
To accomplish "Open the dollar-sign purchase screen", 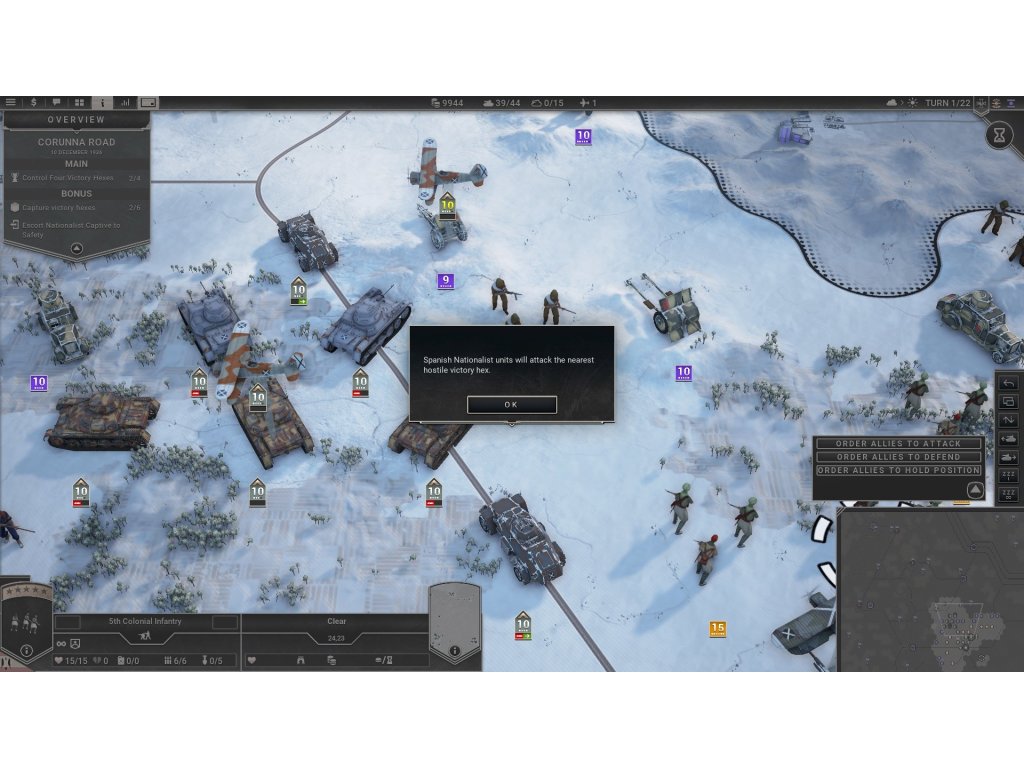I will pyautogui.click(x=34, y=102).
